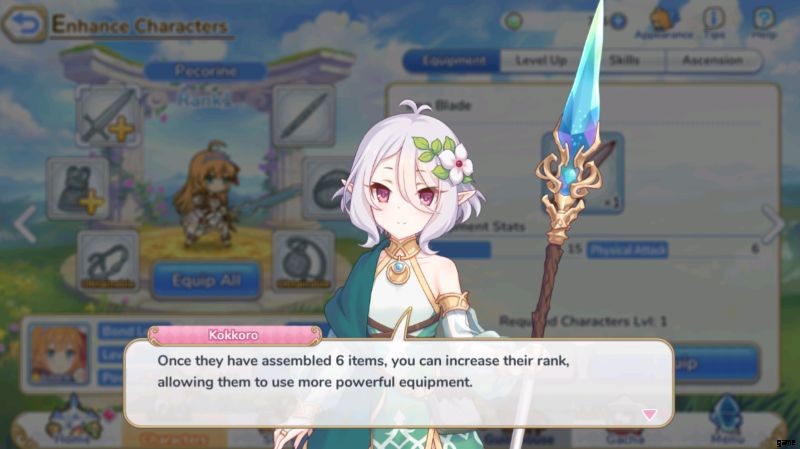Viewport: 800px width, 449px height.
Task: Open the Tips info icon
Action: coord(714,21)
